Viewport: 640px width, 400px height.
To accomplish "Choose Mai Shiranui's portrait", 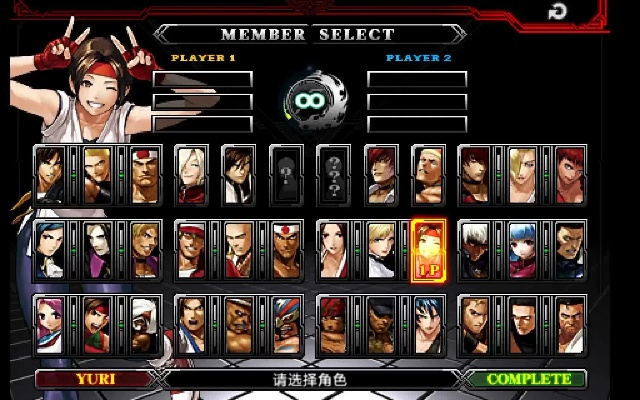I will [x=334, y=249].
